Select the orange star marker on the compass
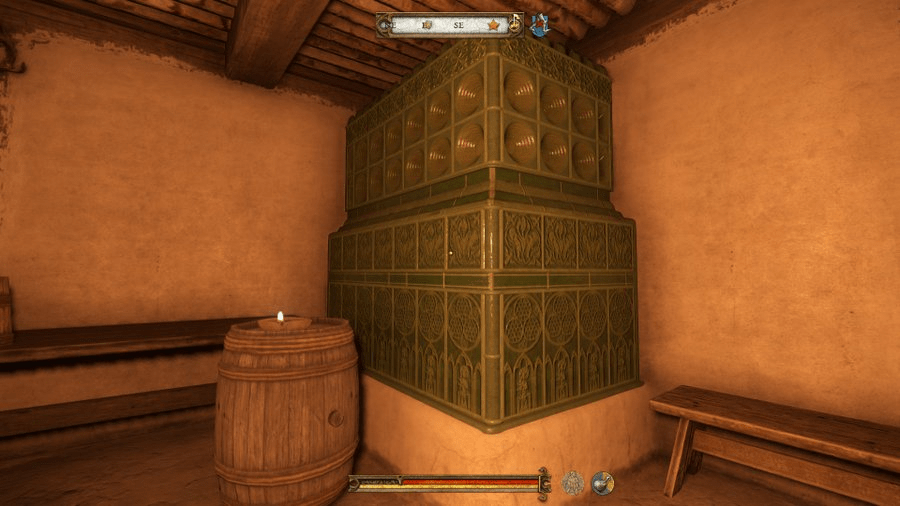Image resolution: width=900 pixels, height=506 pixels. 492,24
